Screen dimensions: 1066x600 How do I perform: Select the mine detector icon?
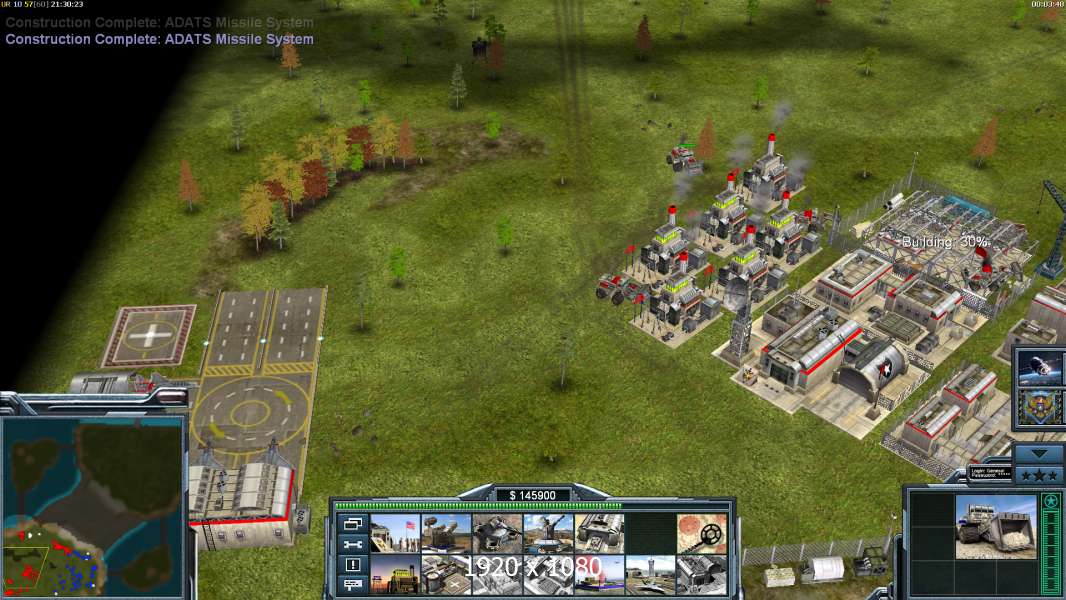point(701,533)
